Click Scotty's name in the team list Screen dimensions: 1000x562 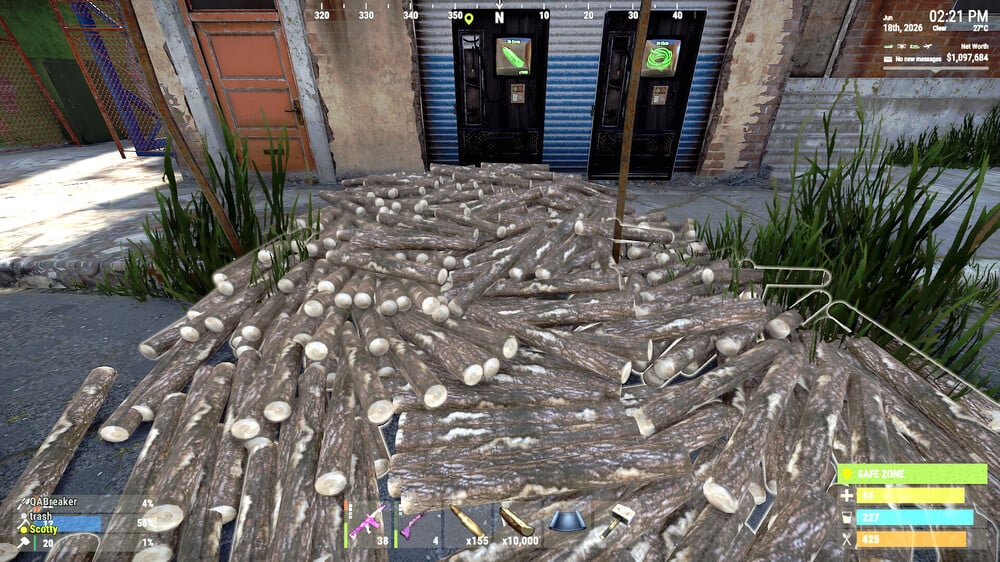click(43, 529)
